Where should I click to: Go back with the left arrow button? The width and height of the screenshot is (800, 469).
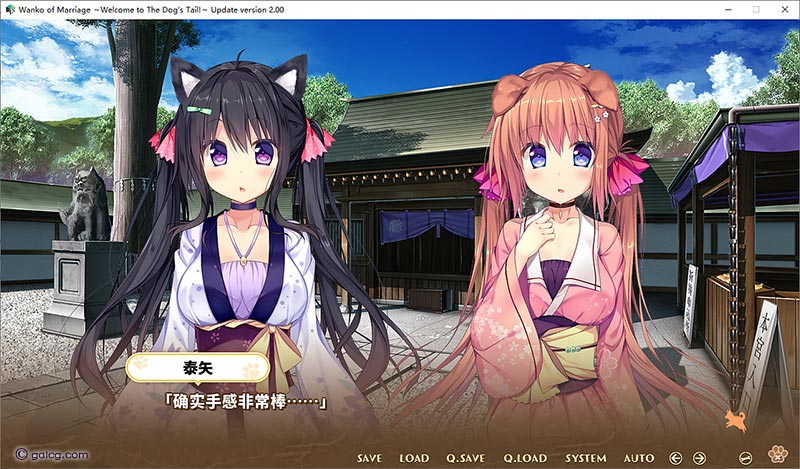coord(675,458)
